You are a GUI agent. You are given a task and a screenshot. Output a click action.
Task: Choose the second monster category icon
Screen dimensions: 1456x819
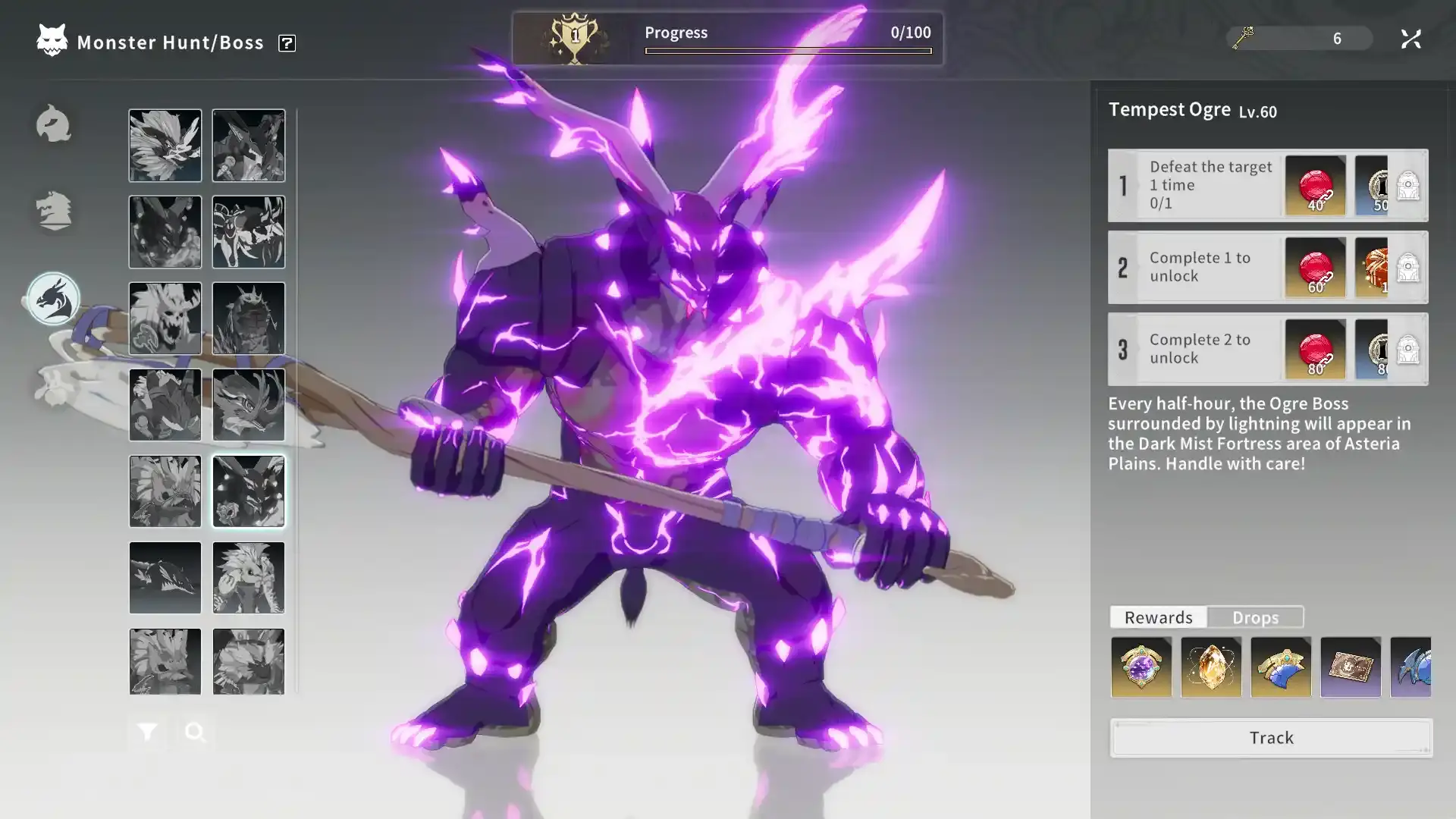click(x=53, y=211)
